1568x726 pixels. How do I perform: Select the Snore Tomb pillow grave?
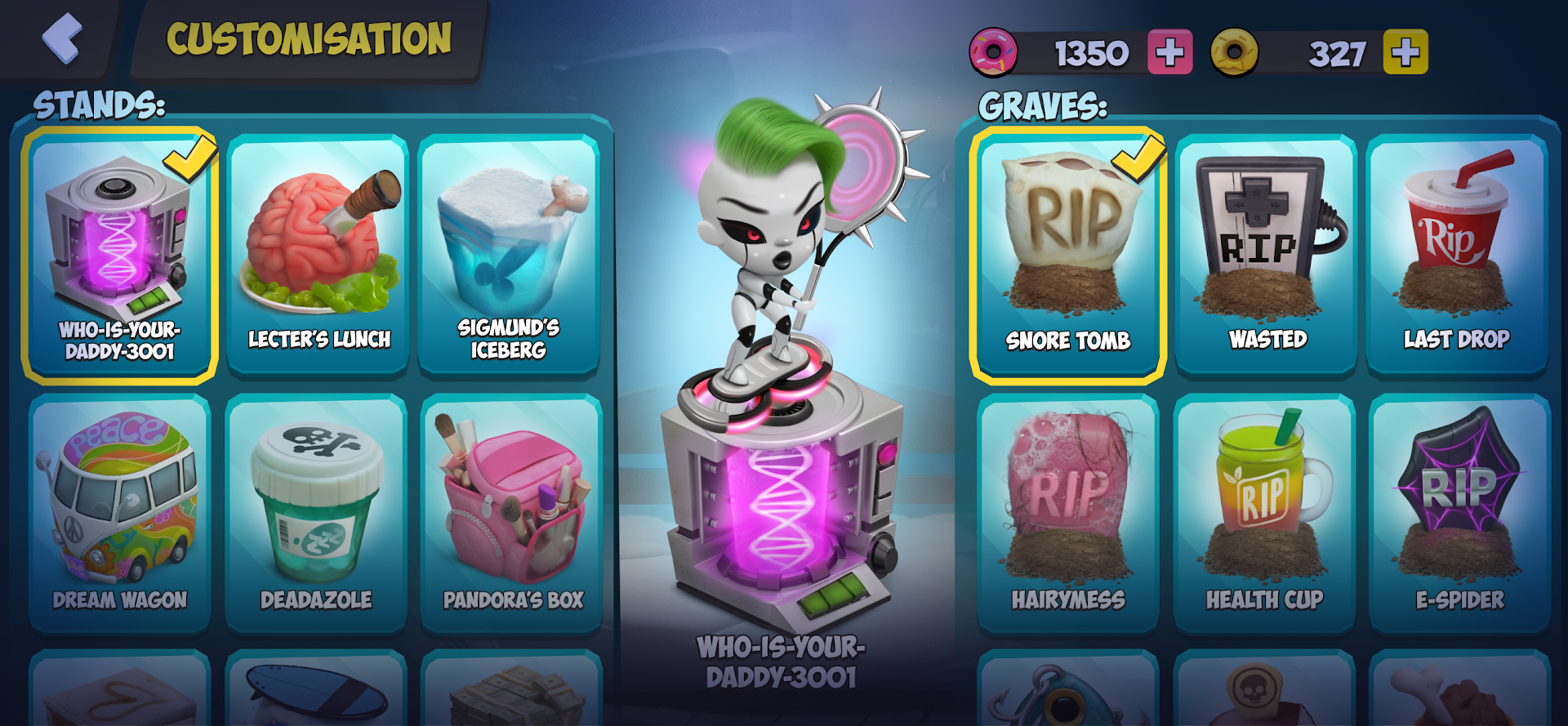point(1067,255)
